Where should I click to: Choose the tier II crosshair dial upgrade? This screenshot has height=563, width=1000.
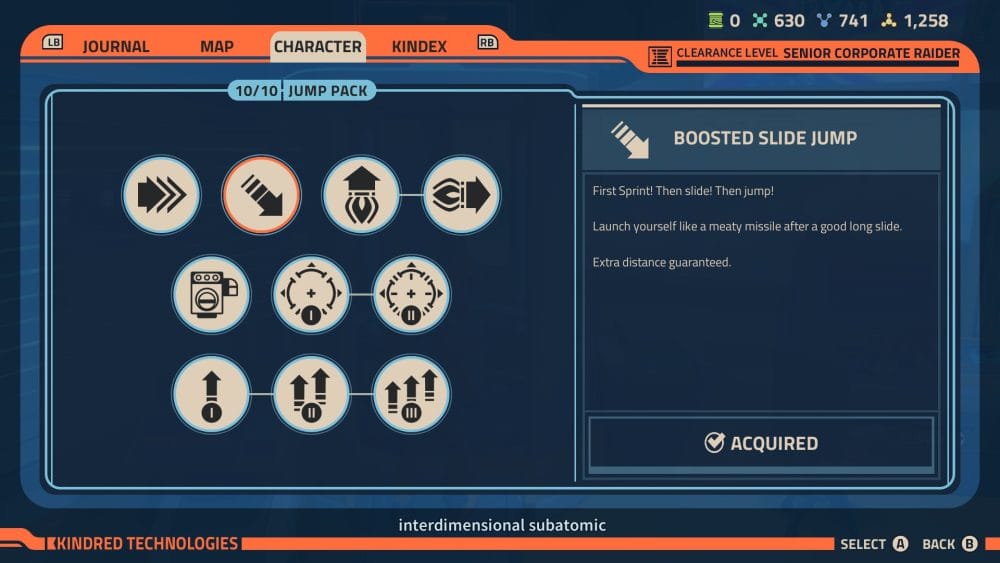[411, 294]
